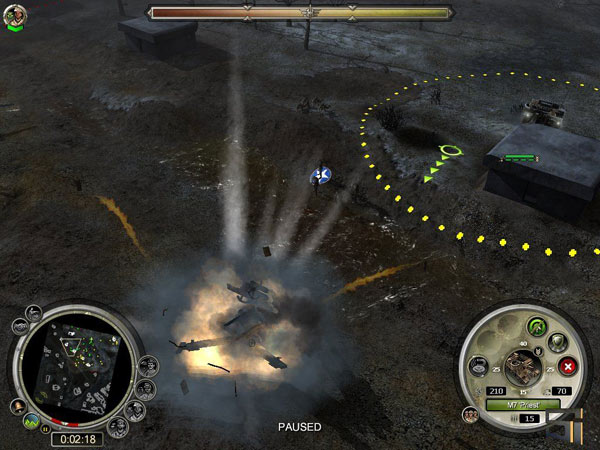Click the soldier group icon beside the unit panel
The height and width of the screenshot is (450, 600).
[x=470, y=413]
